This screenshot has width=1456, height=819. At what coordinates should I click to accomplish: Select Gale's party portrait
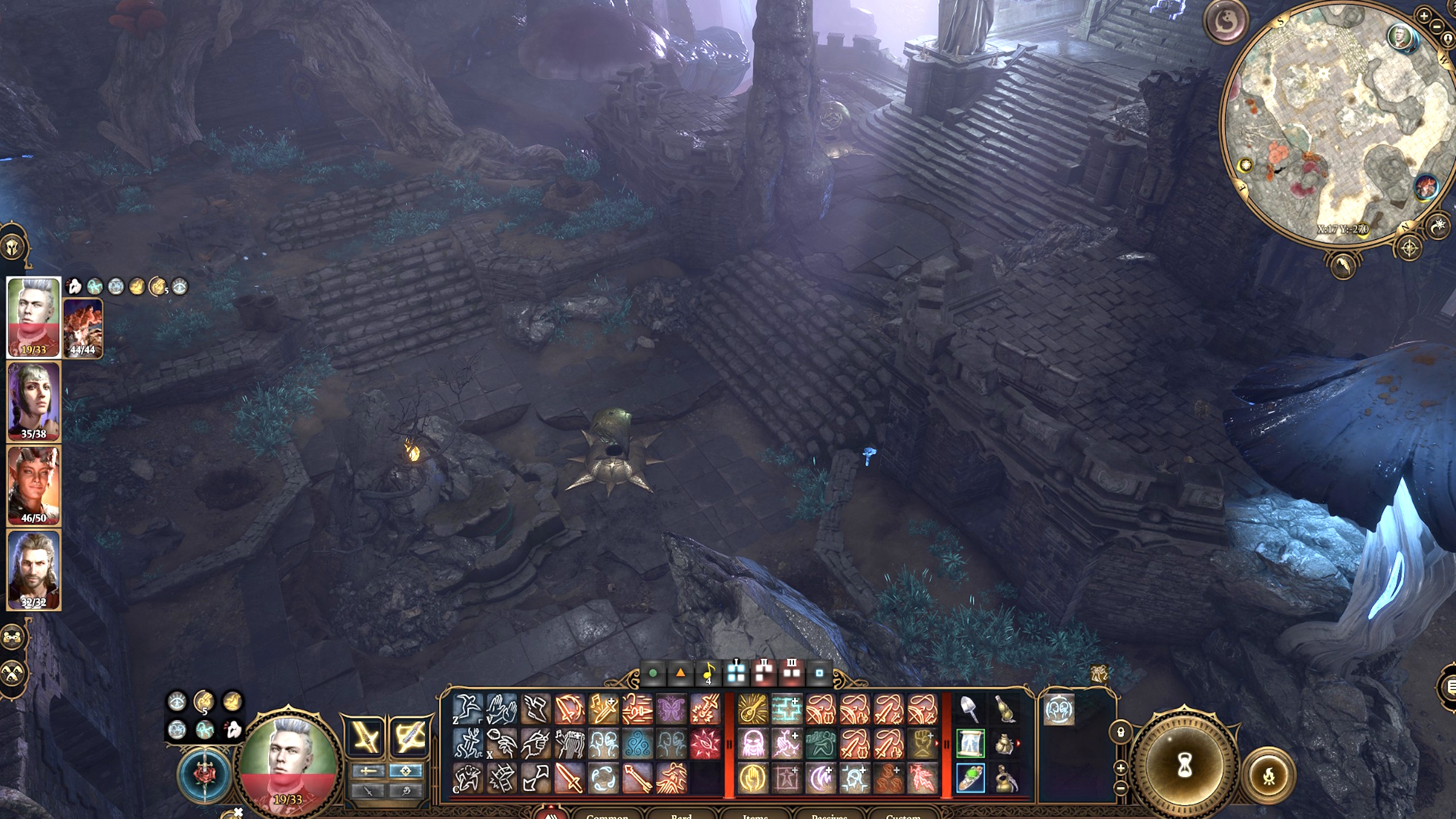tap(33, 569)
